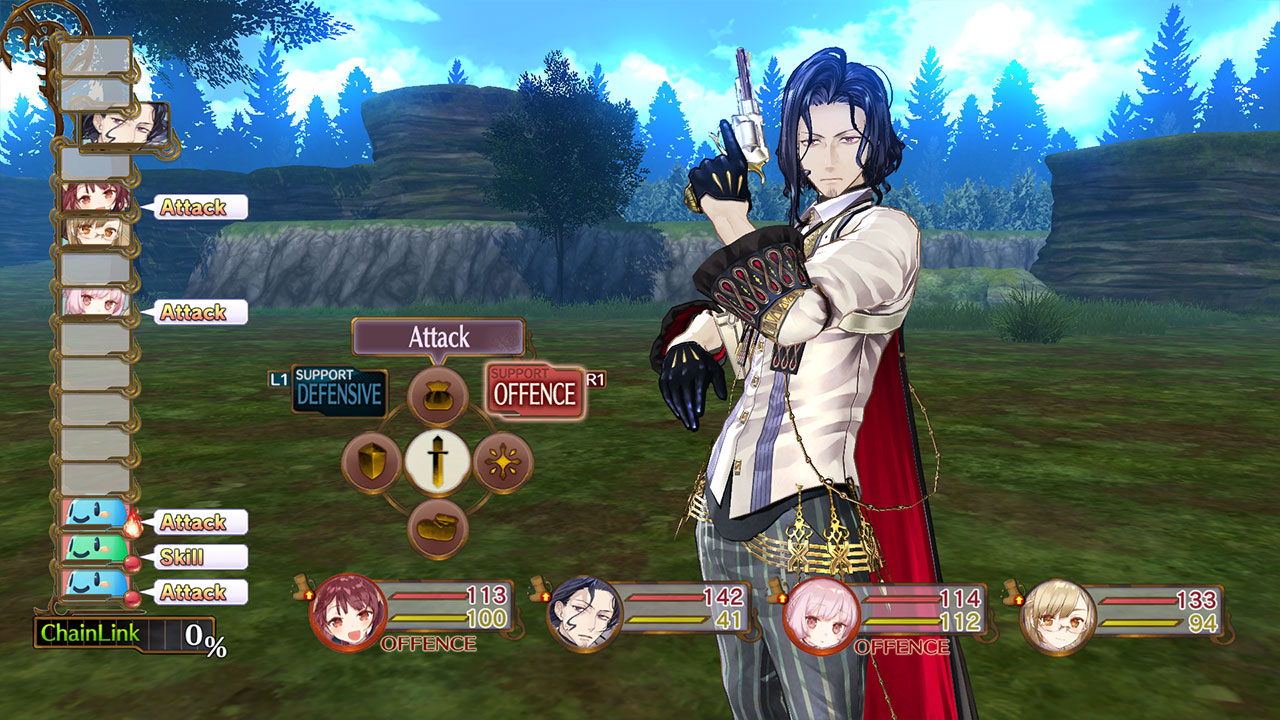The image size is (1280, 720).
Task: Switch to Support Defensive stance
Action: (339, 392)
